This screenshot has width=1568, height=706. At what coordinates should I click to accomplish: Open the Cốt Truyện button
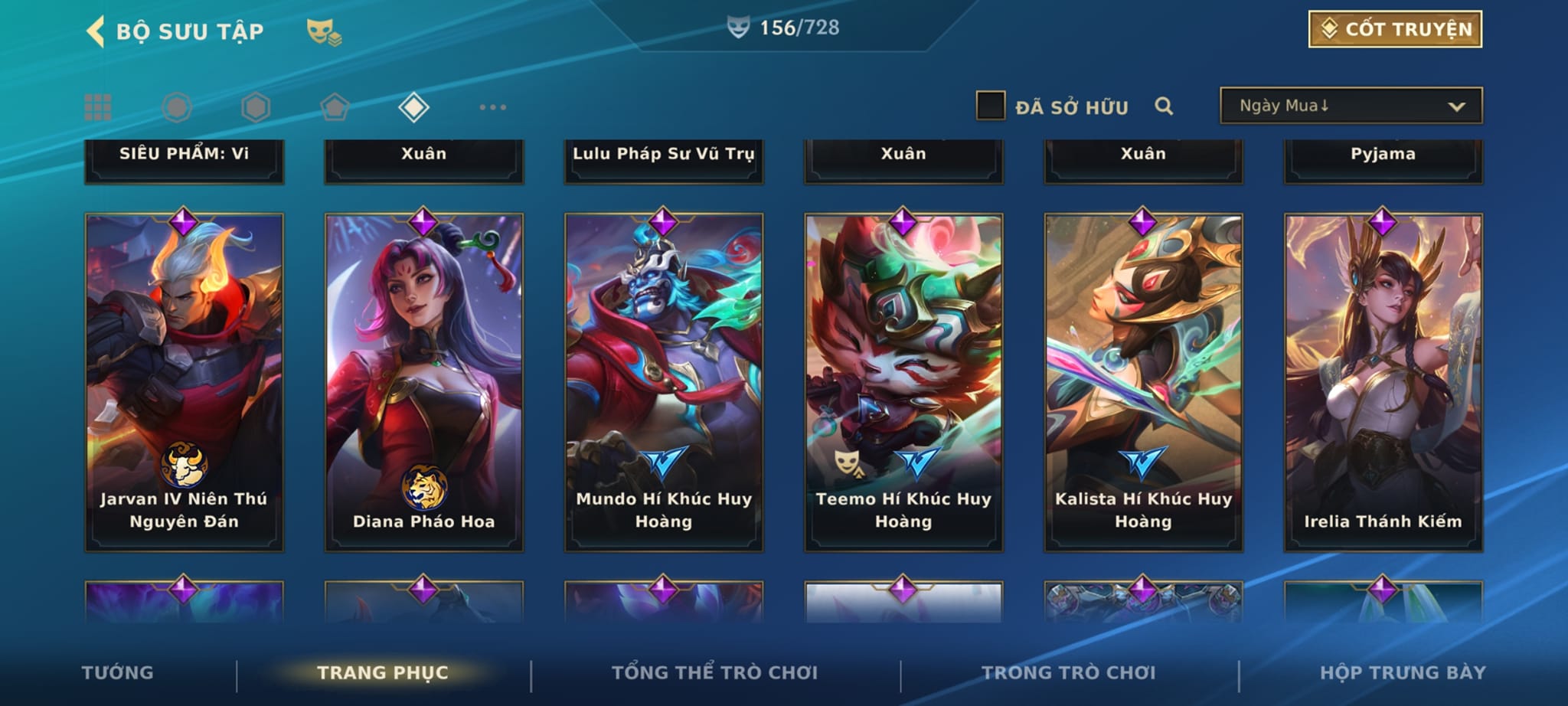(1394, 29)
